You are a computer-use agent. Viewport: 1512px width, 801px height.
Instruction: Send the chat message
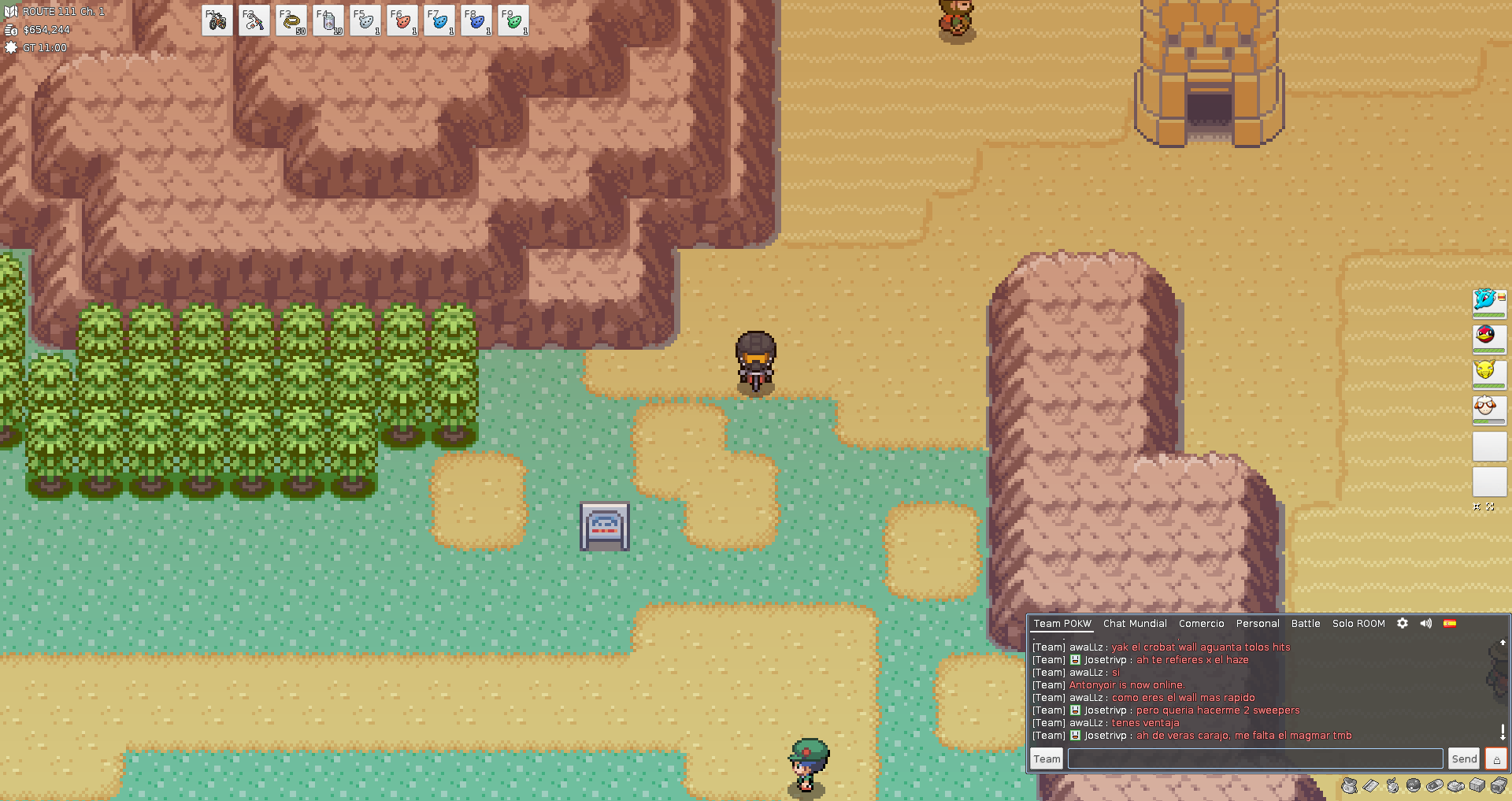1464,758
